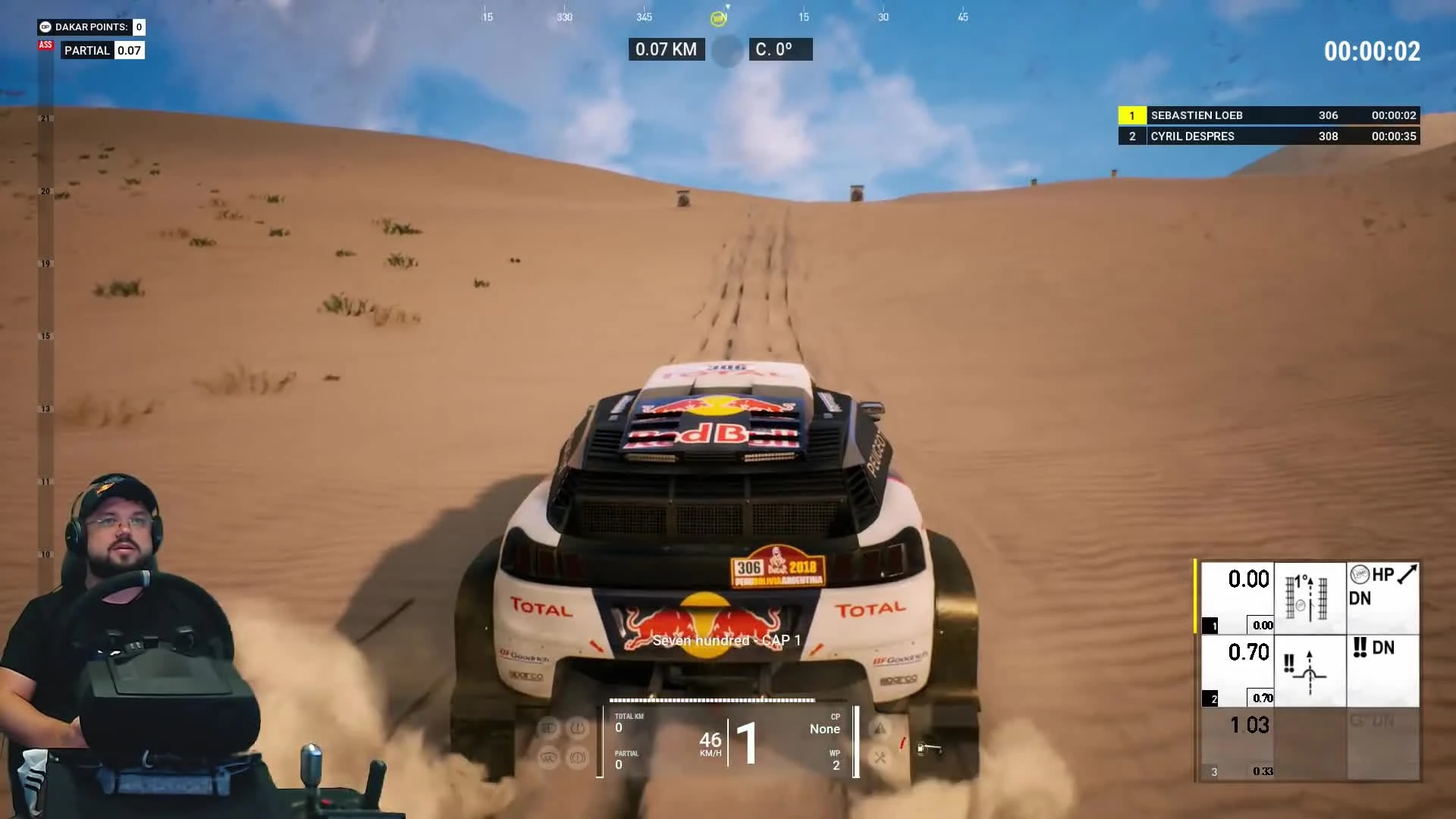Click the C. 0° cap heading indicator
Screen dimensions: 1456x819
pyautogui.click(x=780, y=49)
